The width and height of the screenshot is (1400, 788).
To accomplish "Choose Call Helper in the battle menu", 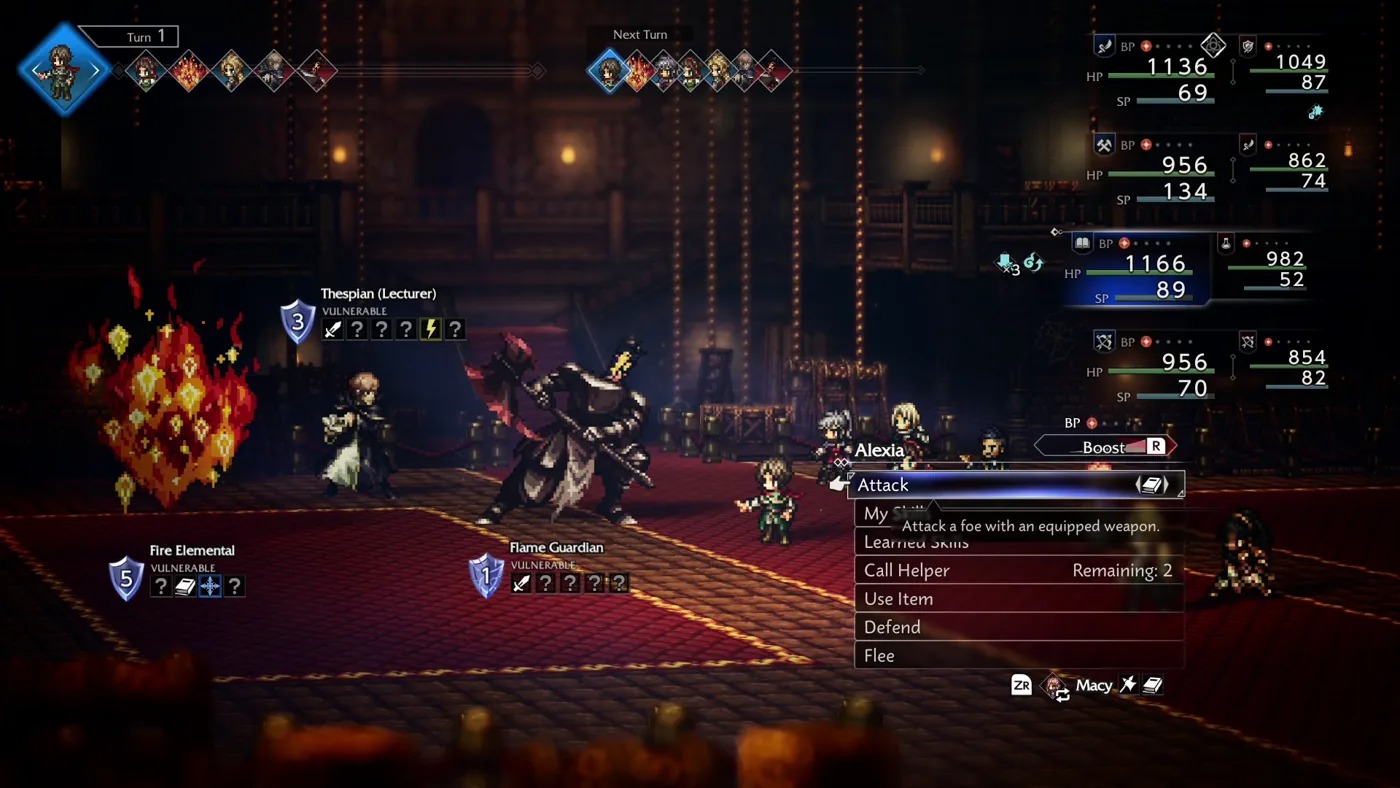I will (x=1015, y=571).
